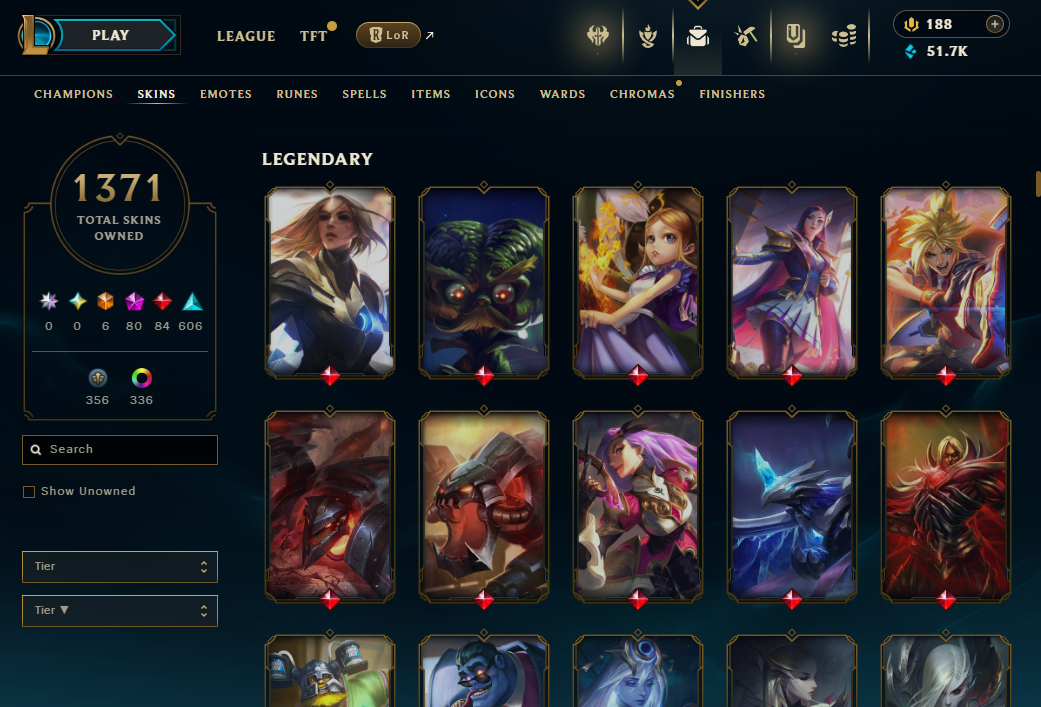This screenshot has width=1041, height=707.
Task: Go to the Runes tab
Action: click(x=297, y=94)
